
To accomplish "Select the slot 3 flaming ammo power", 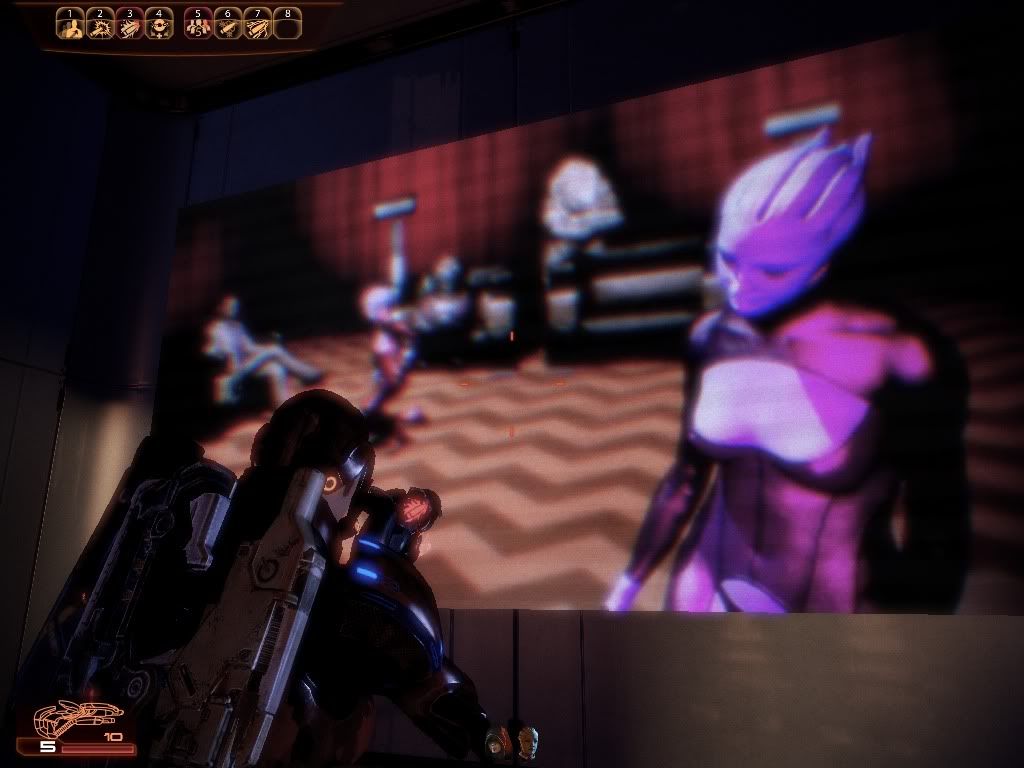I will coord(128,27).
